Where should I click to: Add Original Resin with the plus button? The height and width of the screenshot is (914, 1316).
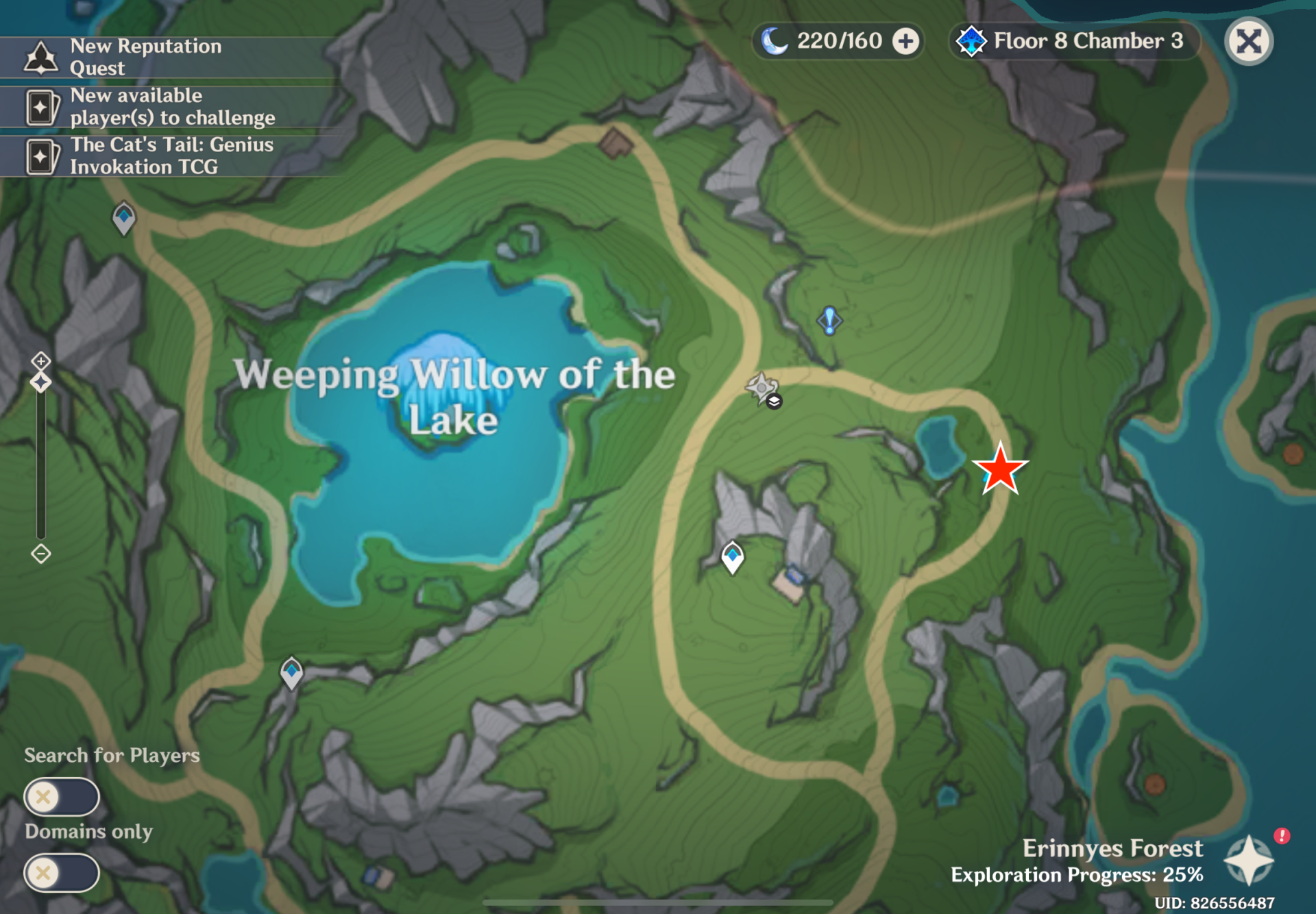click(905, 41)
